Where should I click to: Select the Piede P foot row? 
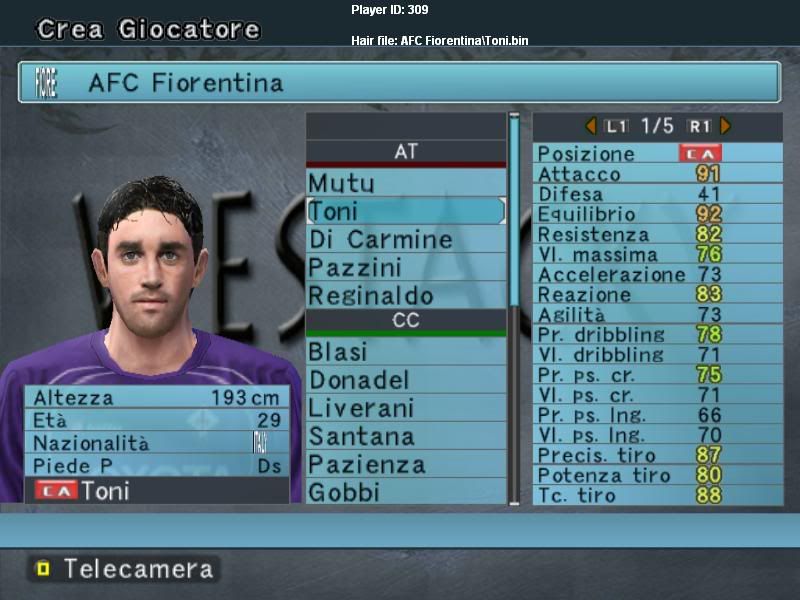(x=157, y=466)
